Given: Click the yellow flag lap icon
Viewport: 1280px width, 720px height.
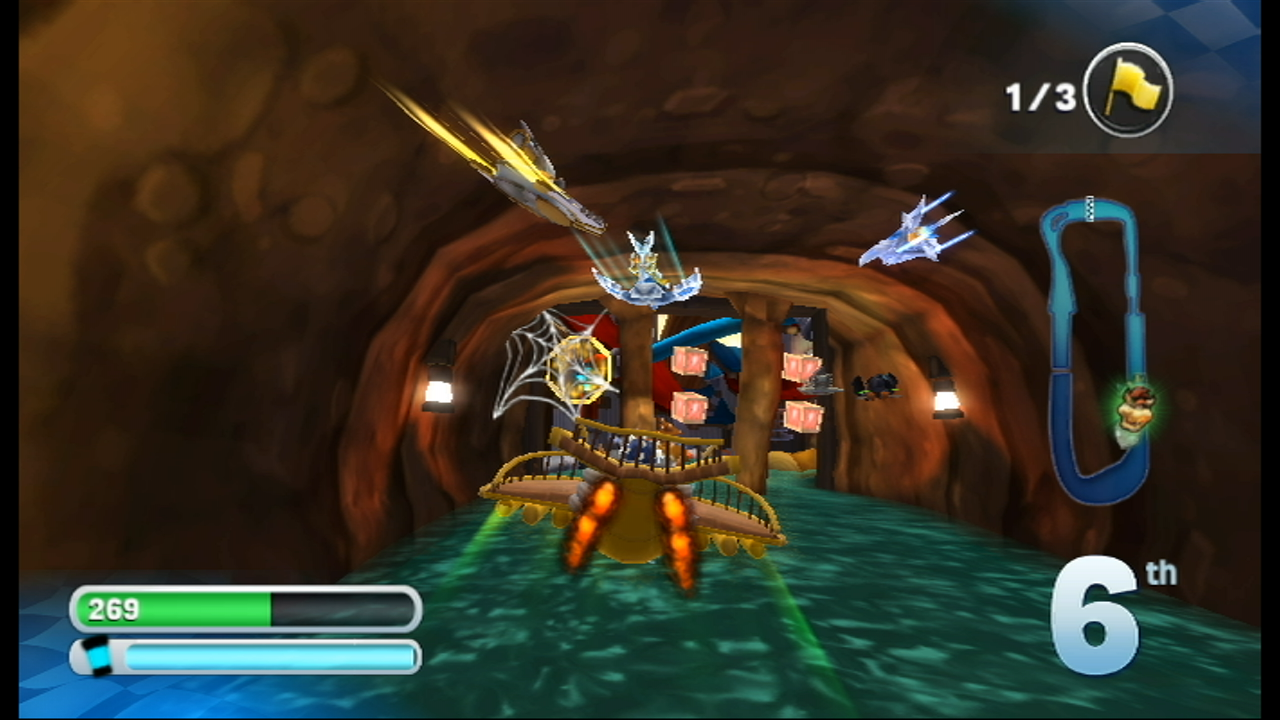Looking at the screenshot, I should (1127, 92).
